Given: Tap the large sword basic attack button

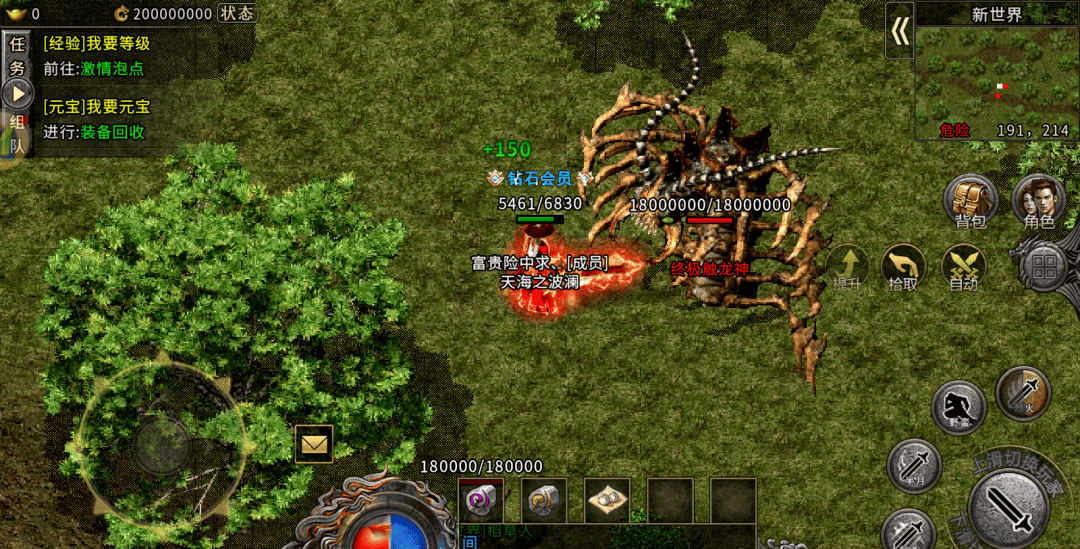Looking at the screenshot, I should coord(1008,507).
